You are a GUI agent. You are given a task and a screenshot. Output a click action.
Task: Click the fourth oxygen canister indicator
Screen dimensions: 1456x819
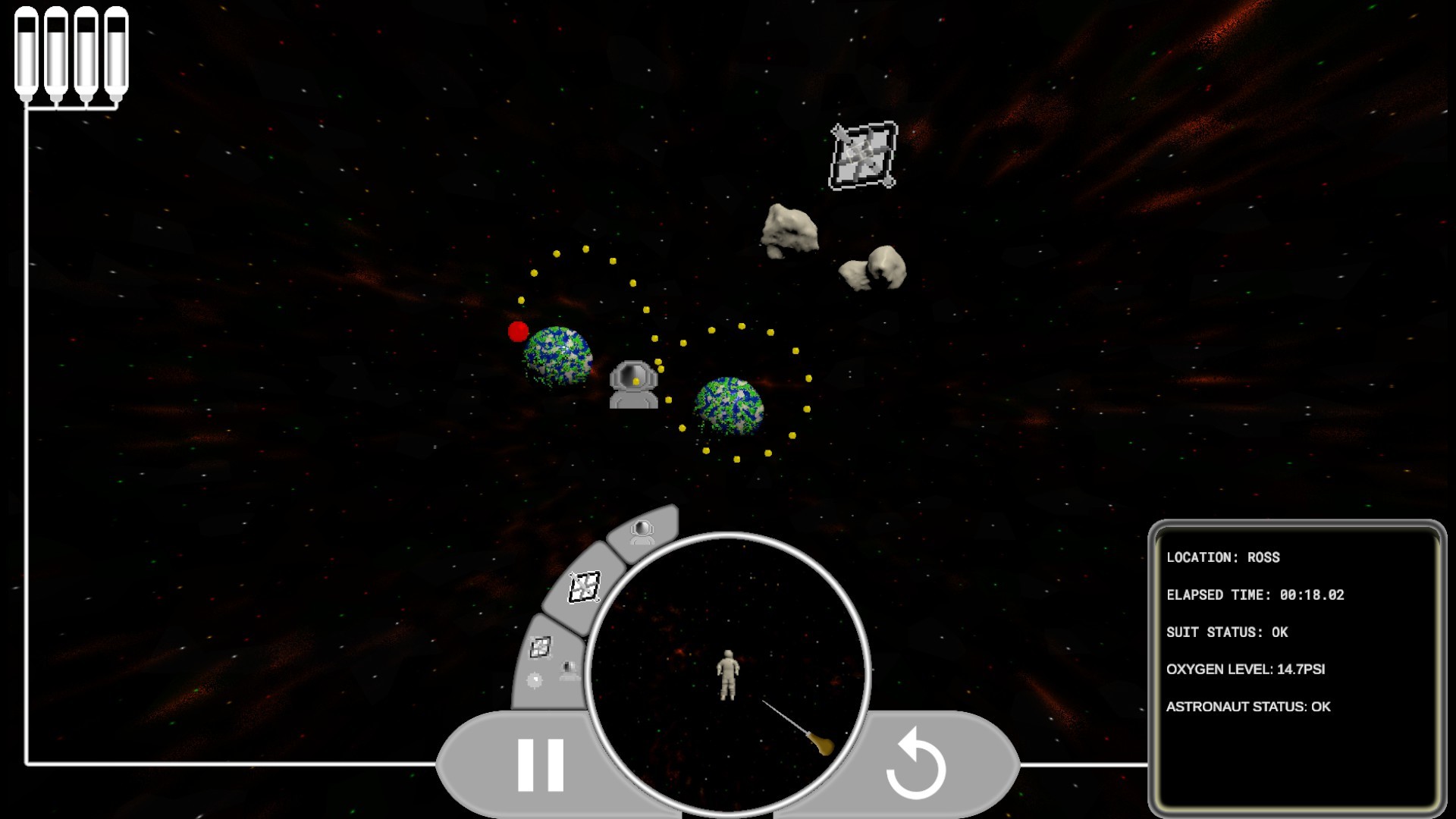(x=118, y=49)
